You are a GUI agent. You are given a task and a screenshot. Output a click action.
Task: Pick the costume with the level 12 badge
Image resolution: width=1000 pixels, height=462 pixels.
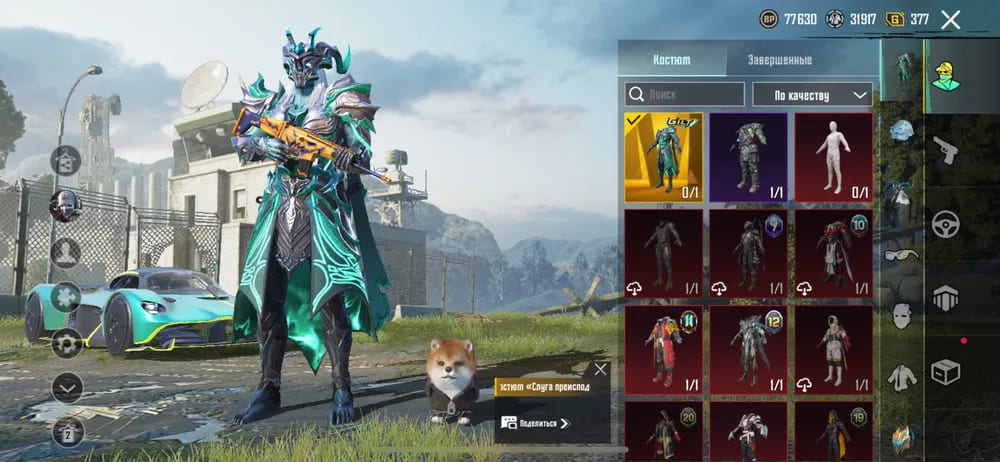748,350
